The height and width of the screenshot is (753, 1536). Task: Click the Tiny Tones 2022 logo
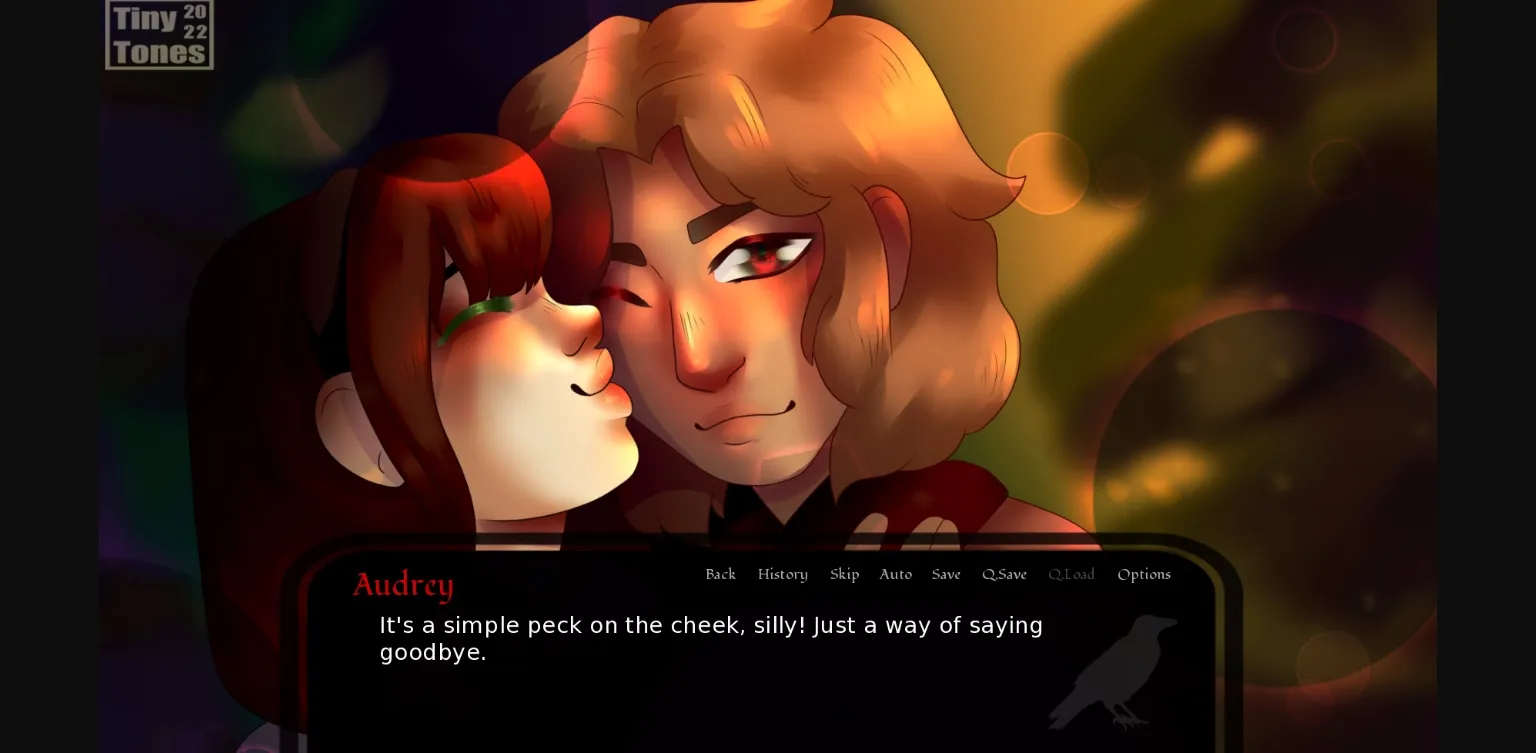click(158, 34)
